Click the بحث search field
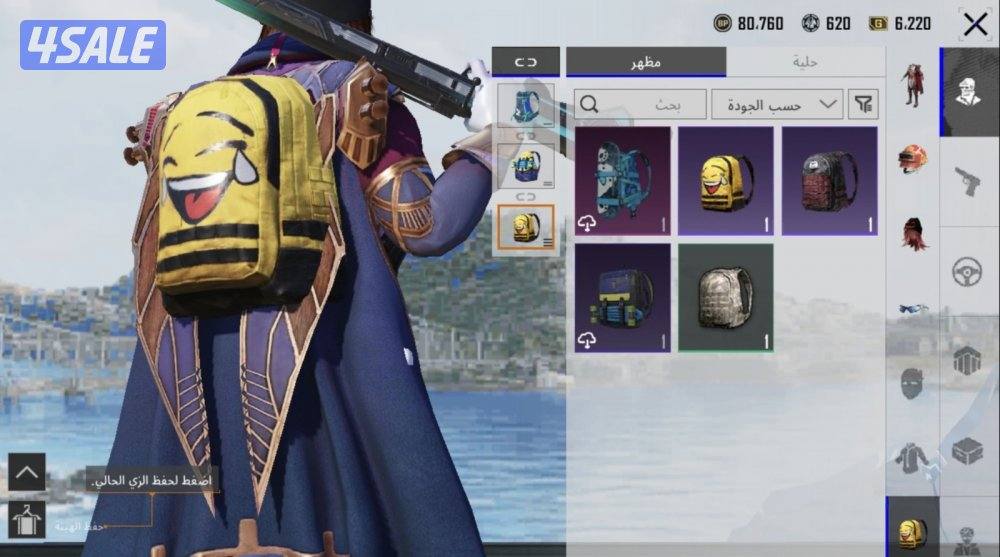This screenshot has height=557, width=1000. coord(640,104)
